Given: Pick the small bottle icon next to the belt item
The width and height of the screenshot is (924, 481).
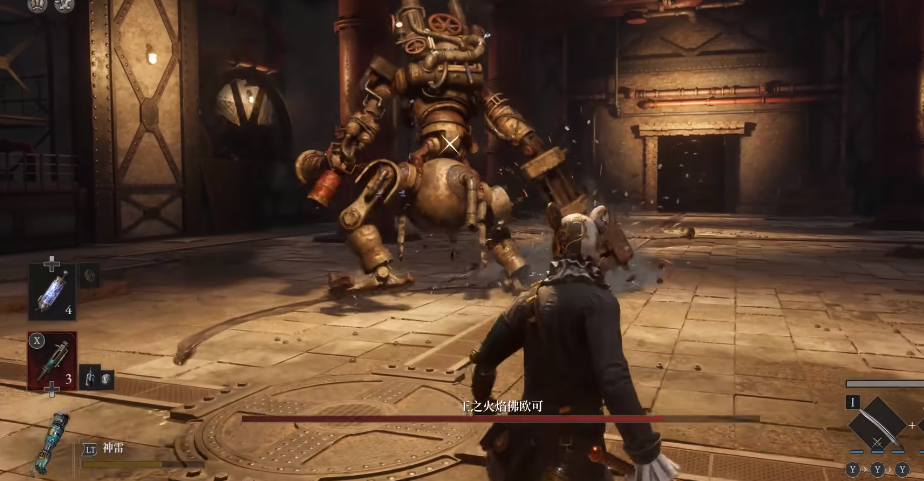Looking at the screenshot, I should (88, 376).
